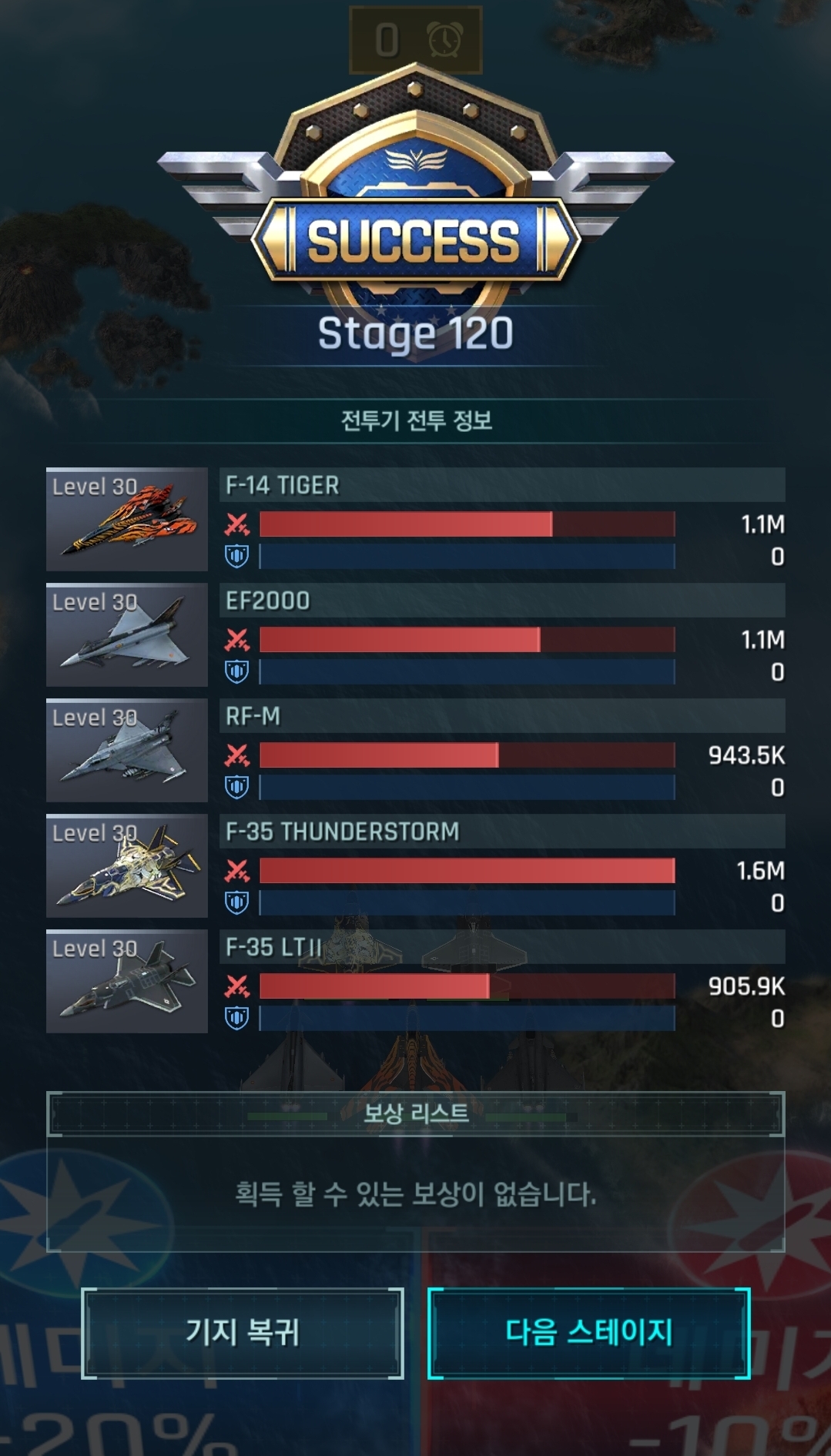Return to base with 기지 복귀 button
Viewport: 831px width, 1456px height.
click(243, 1333)
